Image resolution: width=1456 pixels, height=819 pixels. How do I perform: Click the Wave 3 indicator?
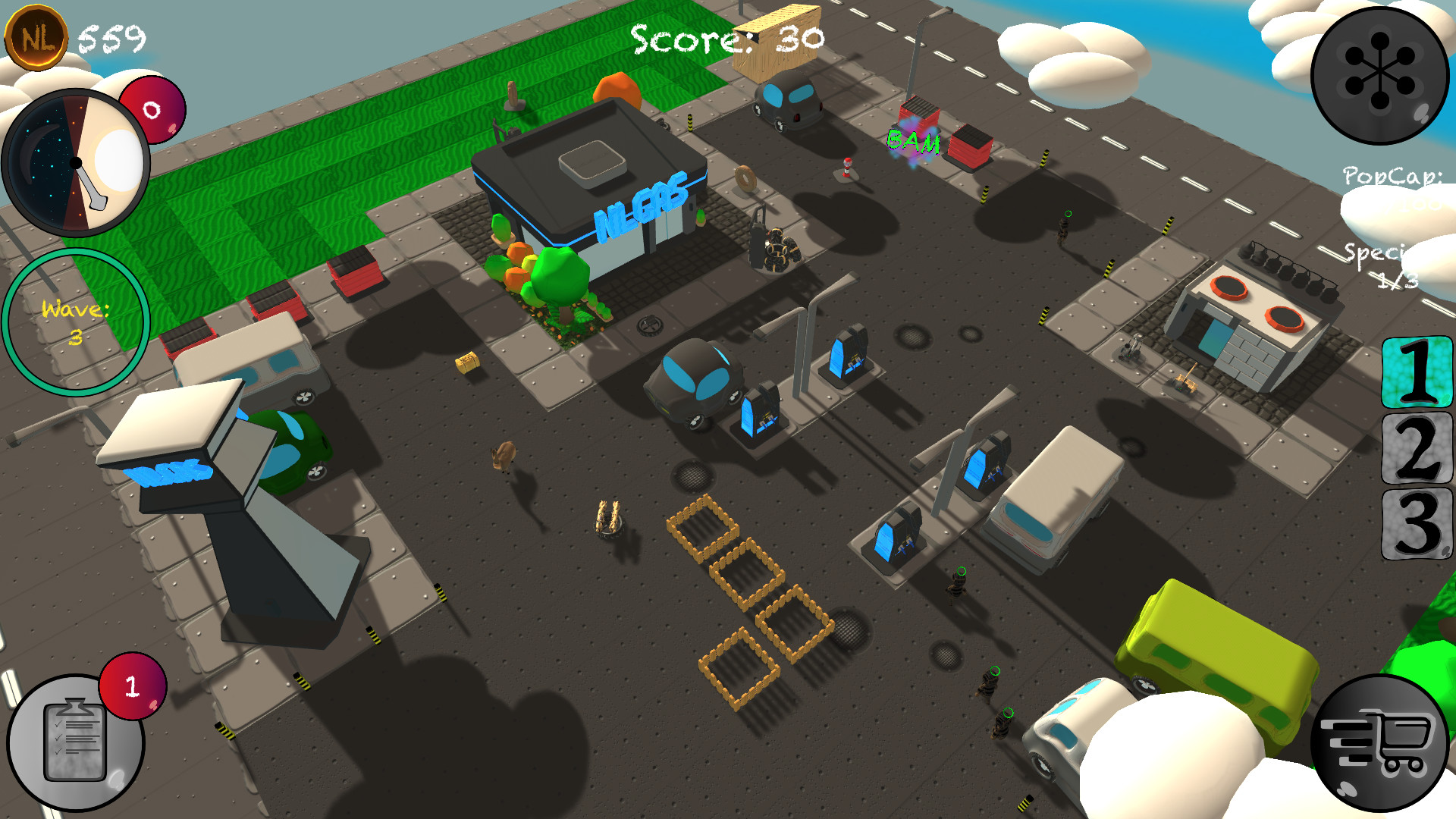pyautogui.click(x=76, y=318)
